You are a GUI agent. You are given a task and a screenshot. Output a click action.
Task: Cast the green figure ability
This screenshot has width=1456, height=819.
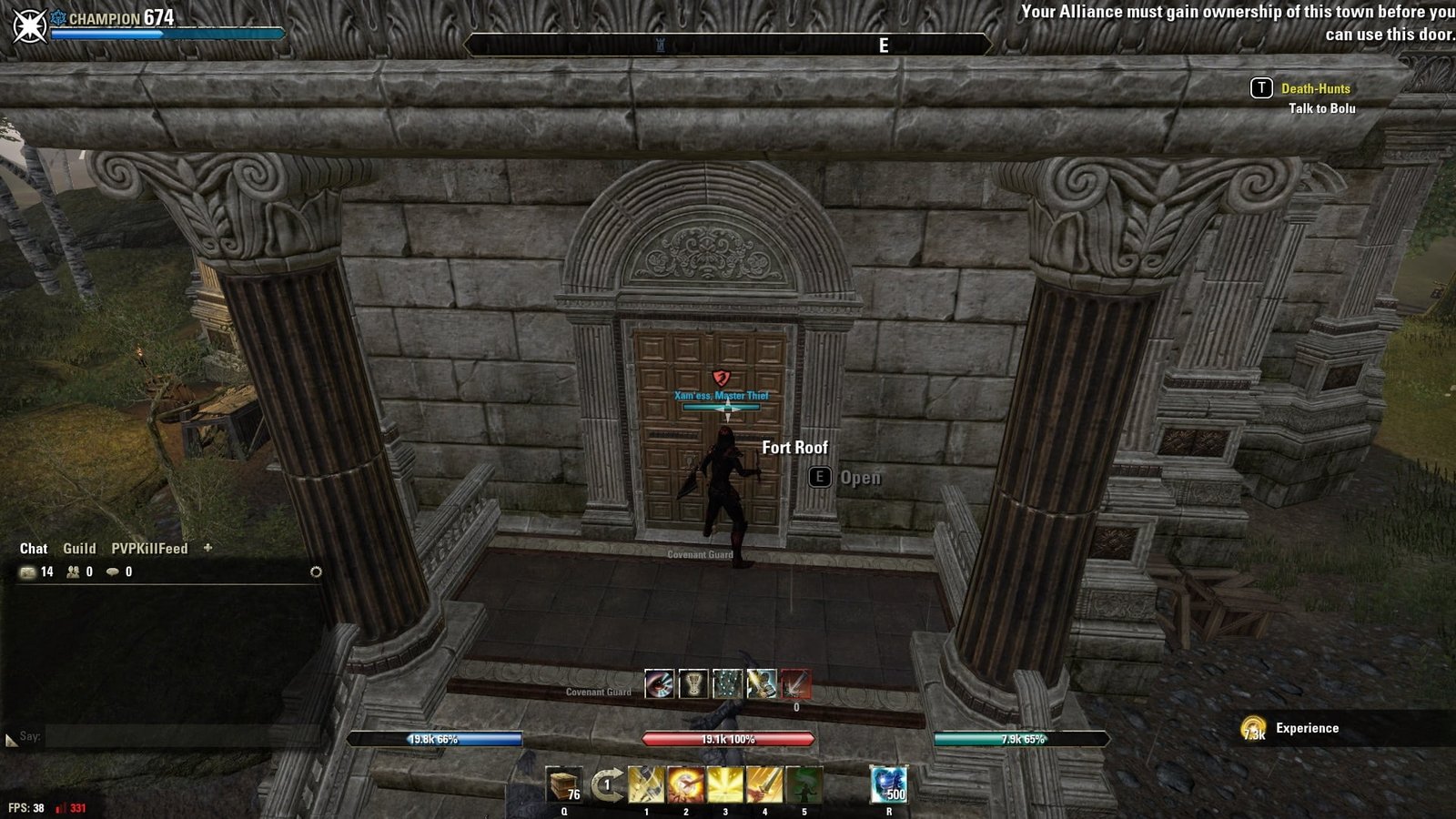(804, 784)
